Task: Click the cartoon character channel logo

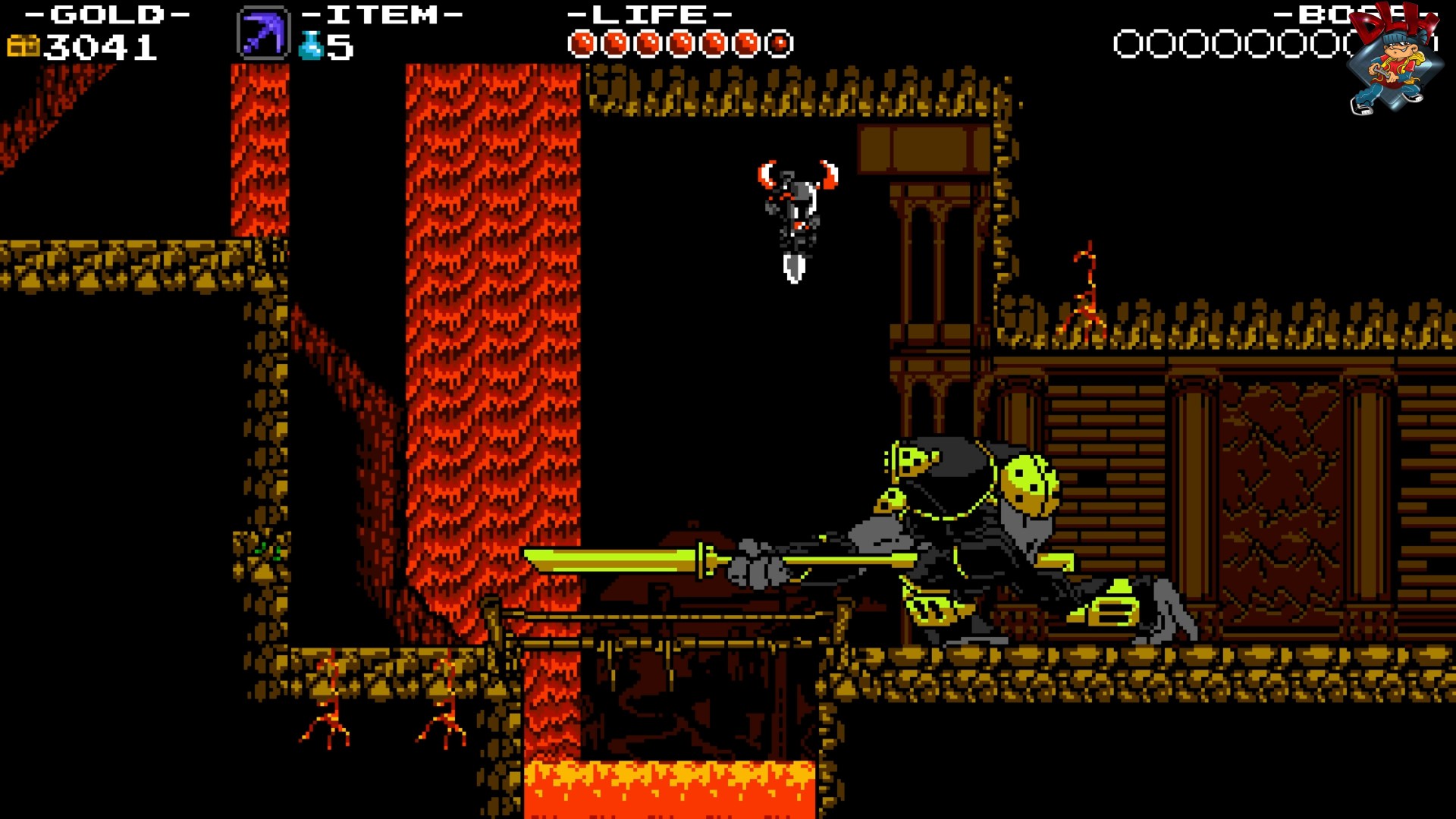Action: pyautogui.click(x=1394, y=61)
